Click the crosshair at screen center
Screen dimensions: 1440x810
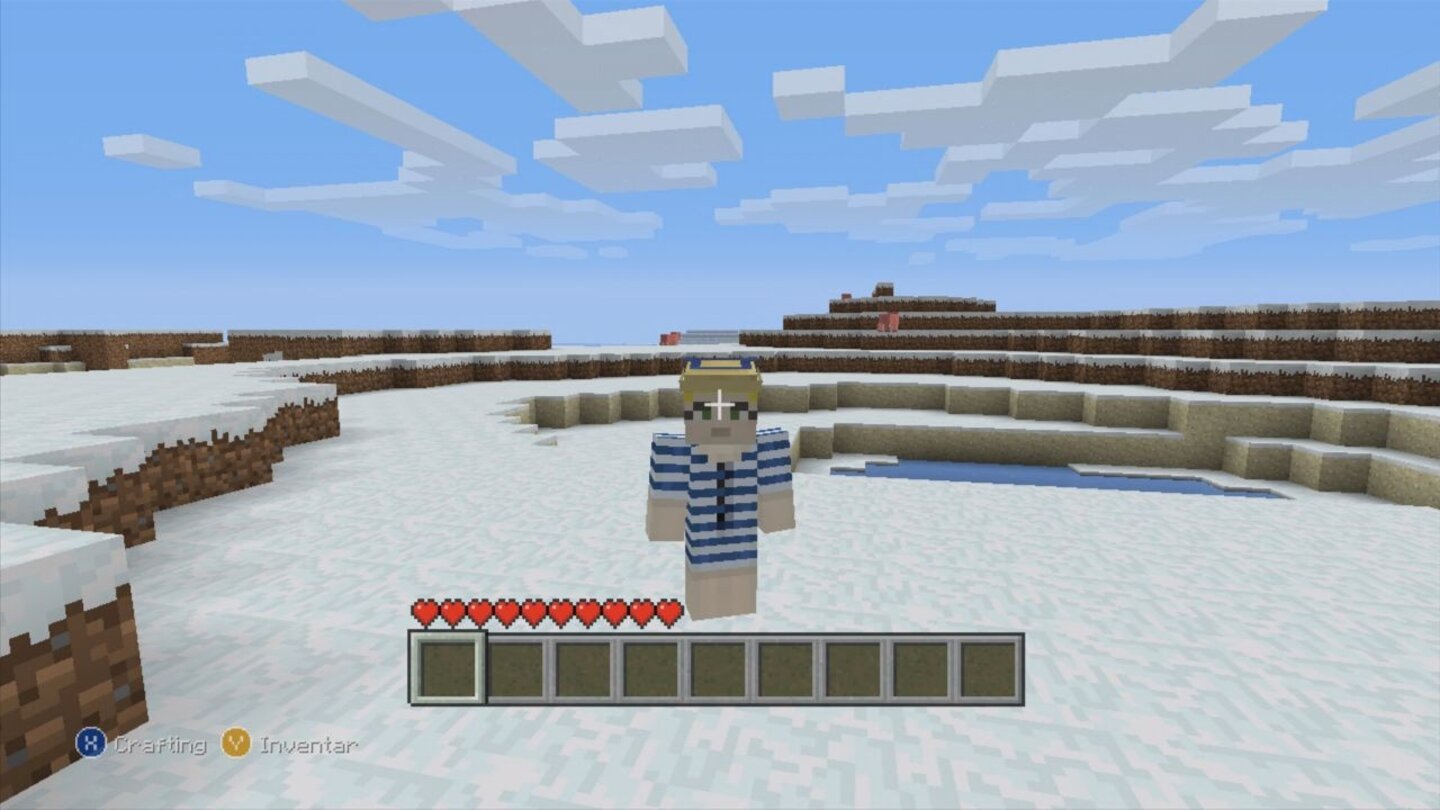[720, 405]
